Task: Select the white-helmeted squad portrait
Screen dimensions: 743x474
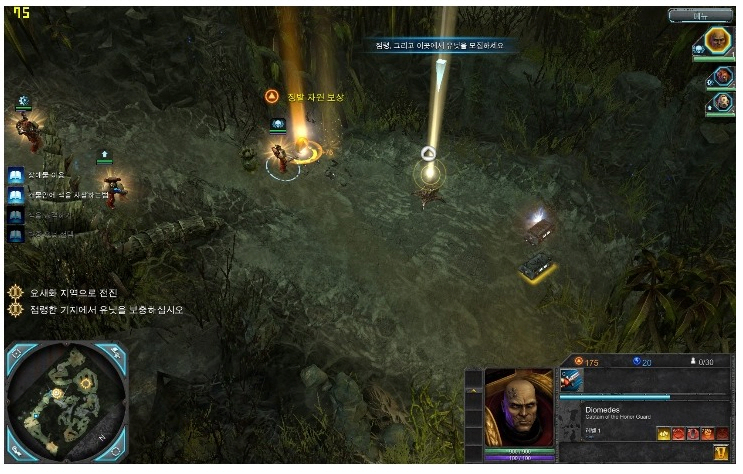Action: (x=722, y=102)
